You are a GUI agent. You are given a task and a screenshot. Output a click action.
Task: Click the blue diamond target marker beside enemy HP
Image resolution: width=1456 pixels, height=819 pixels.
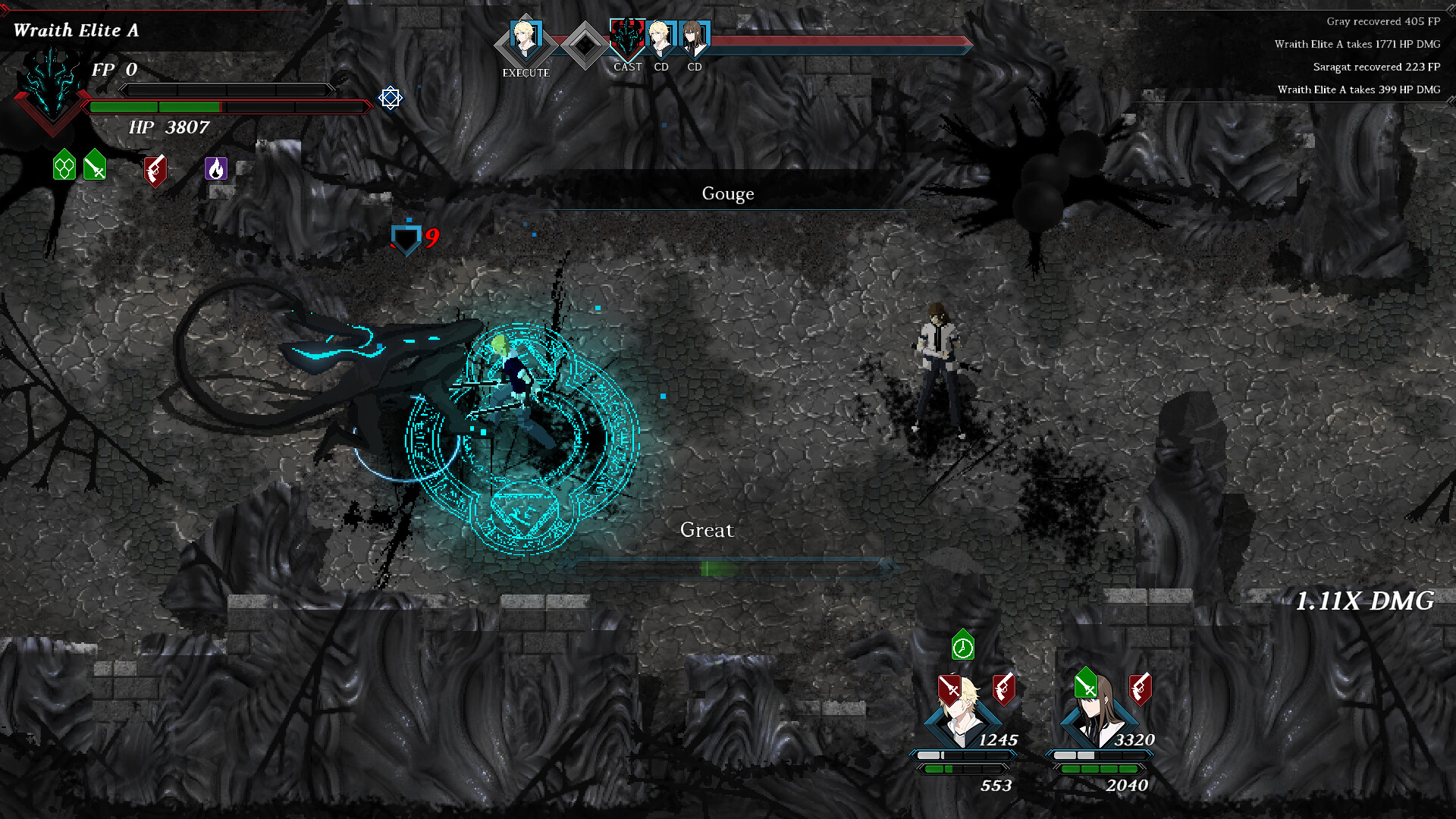tap(391, 98)
